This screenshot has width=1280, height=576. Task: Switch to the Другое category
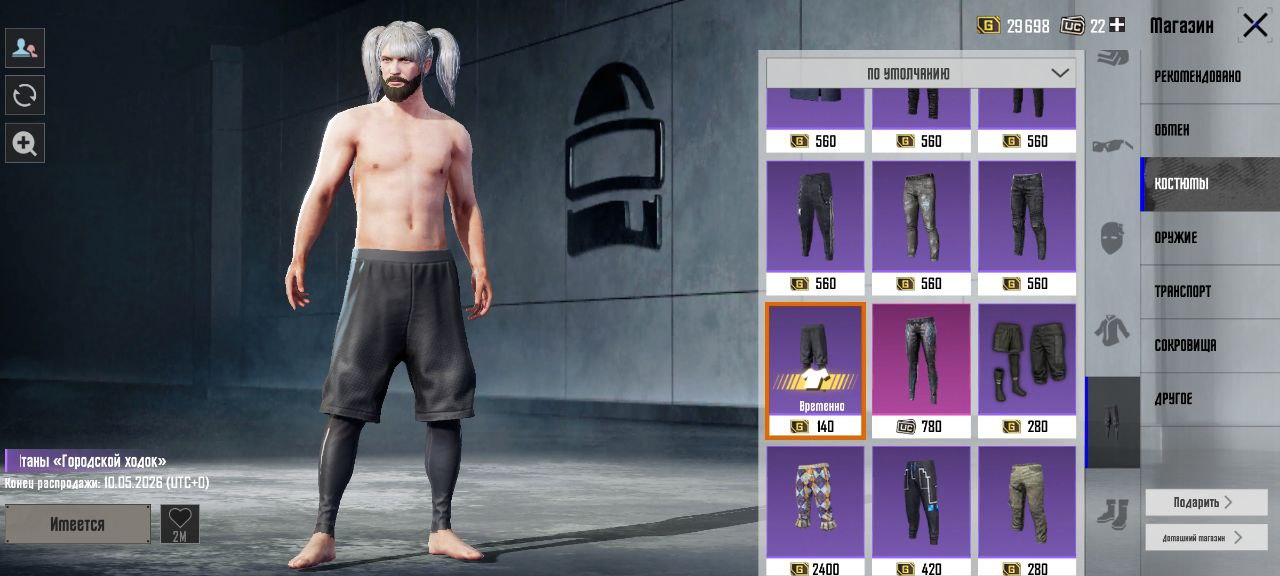click(1173, 399)
